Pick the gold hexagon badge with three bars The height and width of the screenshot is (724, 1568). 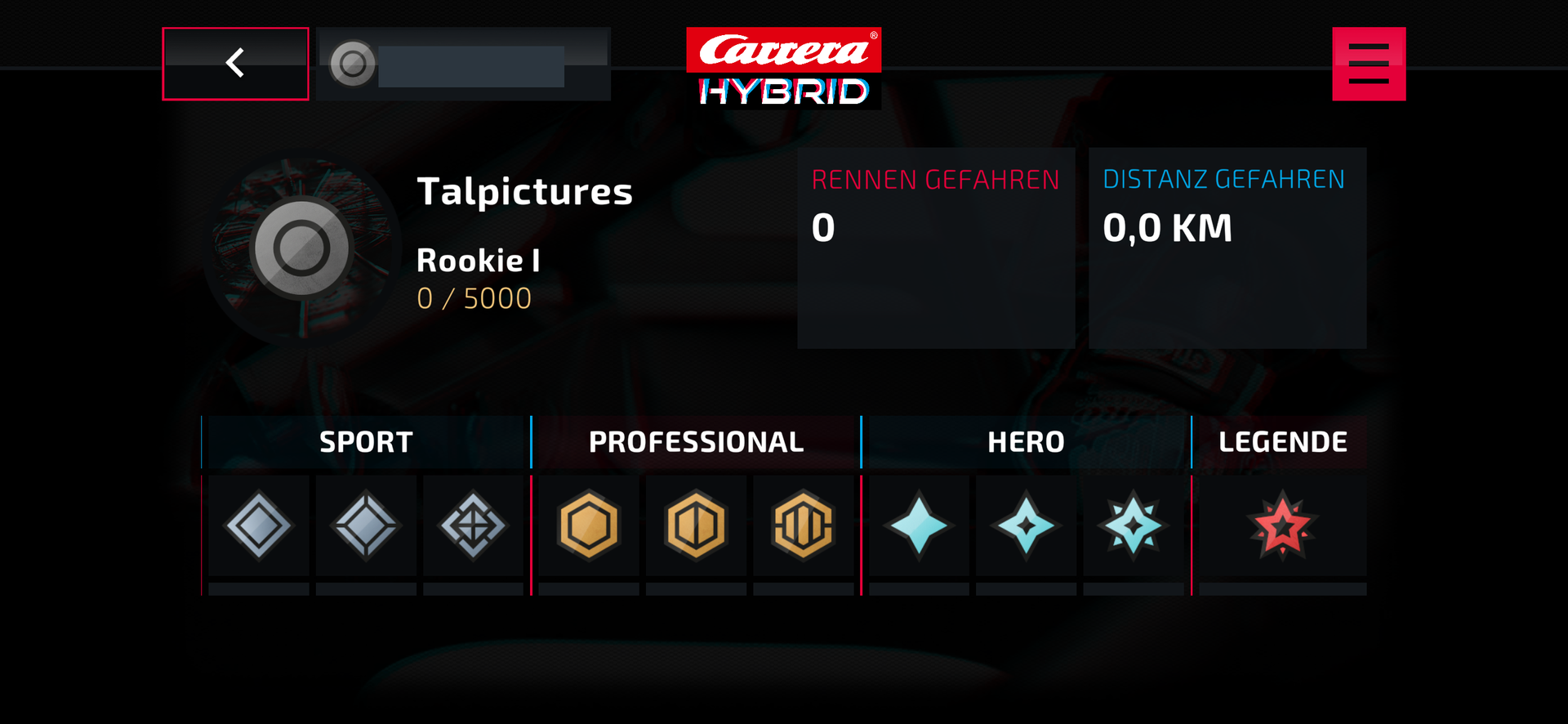[803, 525]
